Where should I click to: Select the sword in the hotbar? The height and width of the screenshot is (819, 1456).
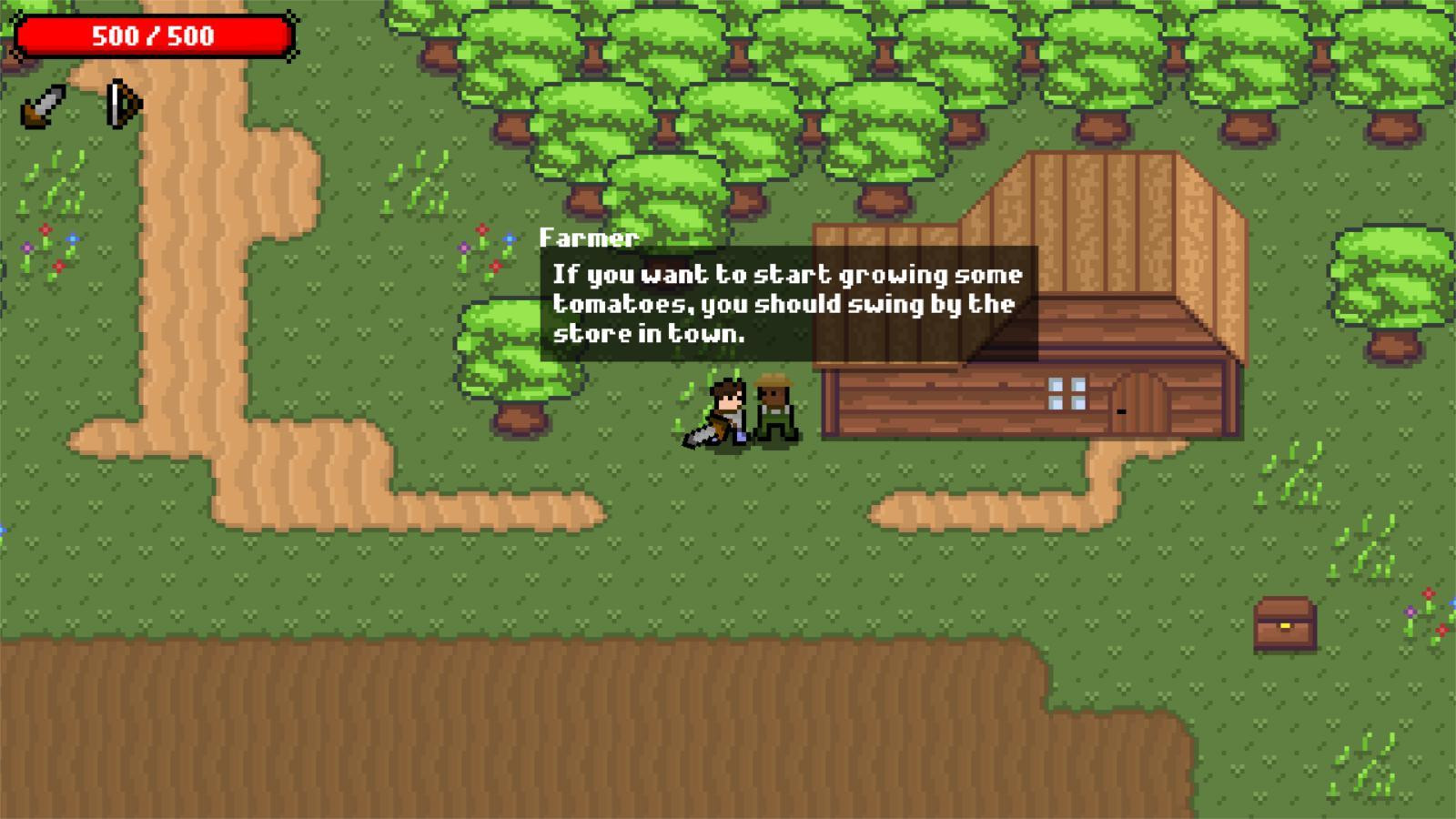41,105
